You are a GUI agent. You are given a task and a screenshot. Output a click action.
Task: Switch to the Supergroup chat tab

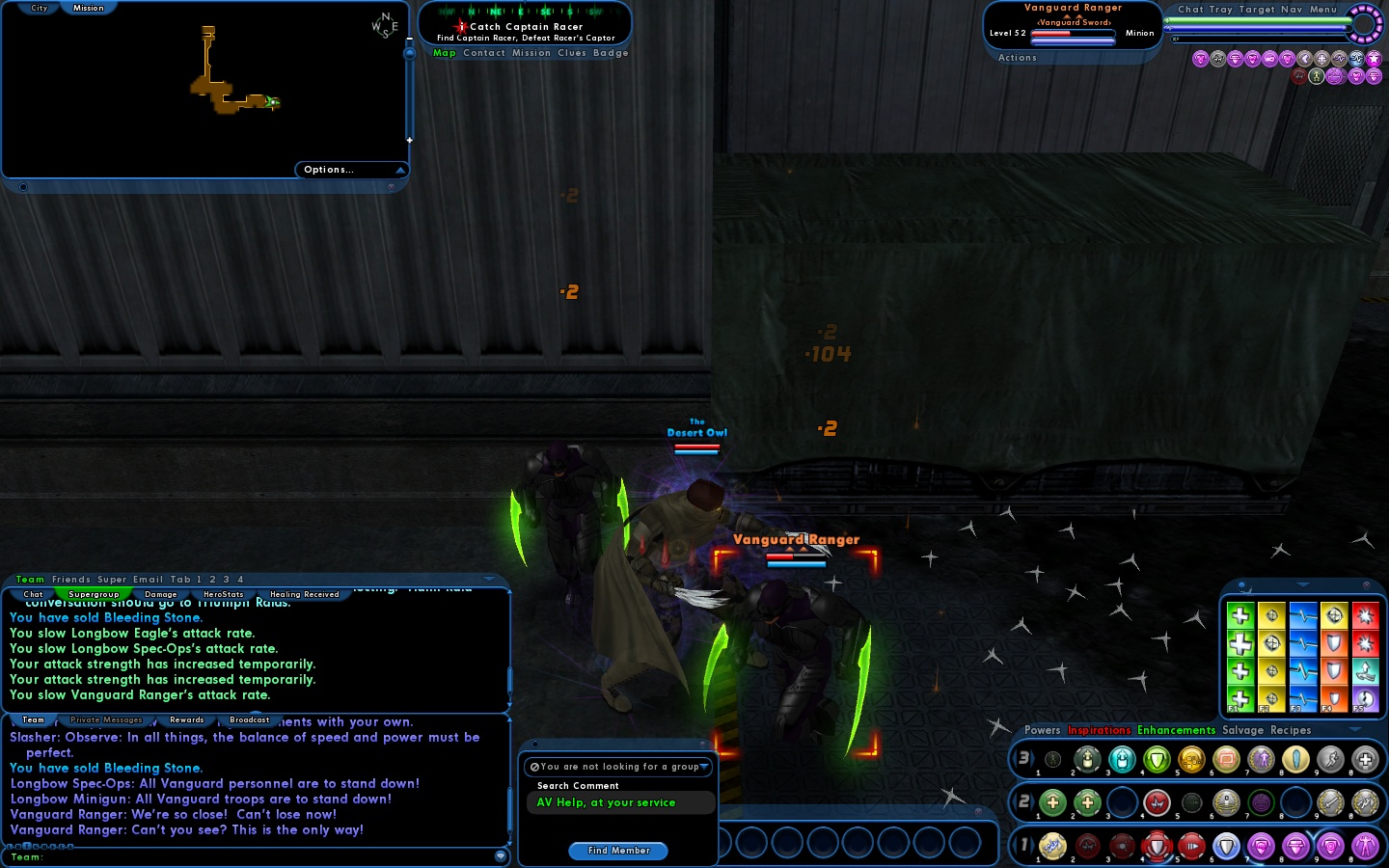coord(95,594)
